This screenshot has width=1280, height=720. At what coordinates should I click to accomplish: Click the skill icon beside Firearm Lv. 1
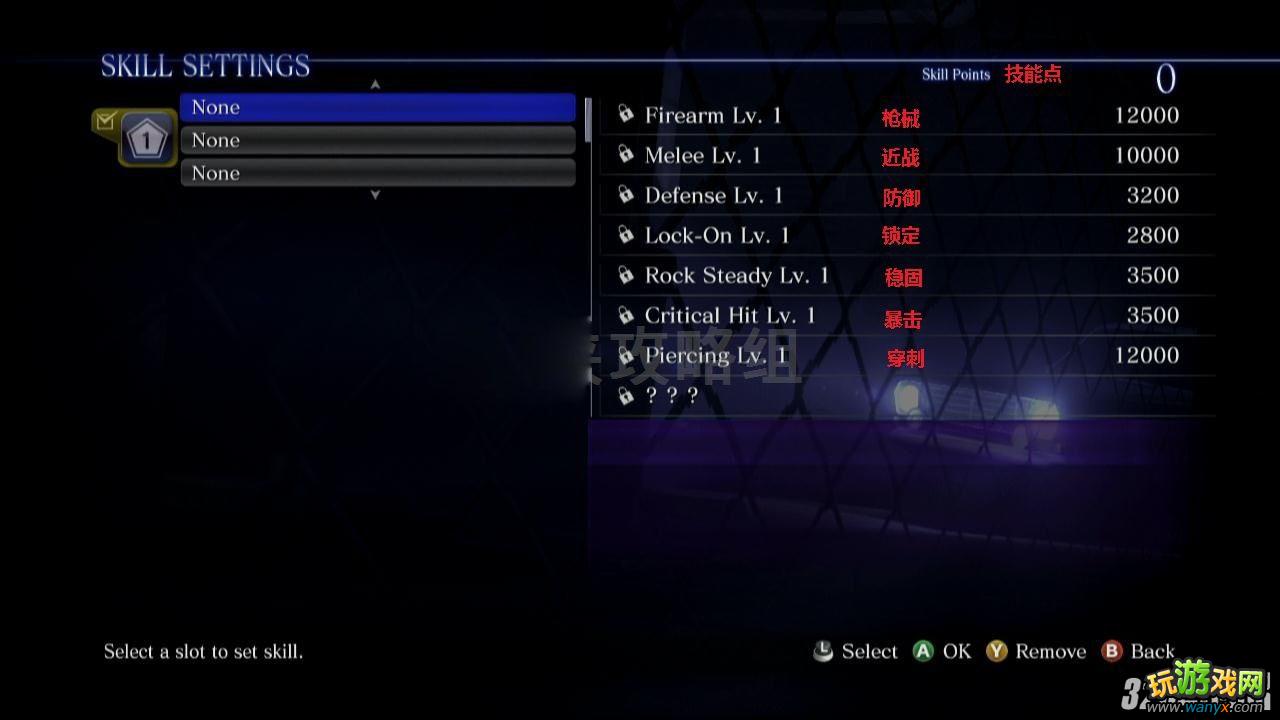[626, 114]
